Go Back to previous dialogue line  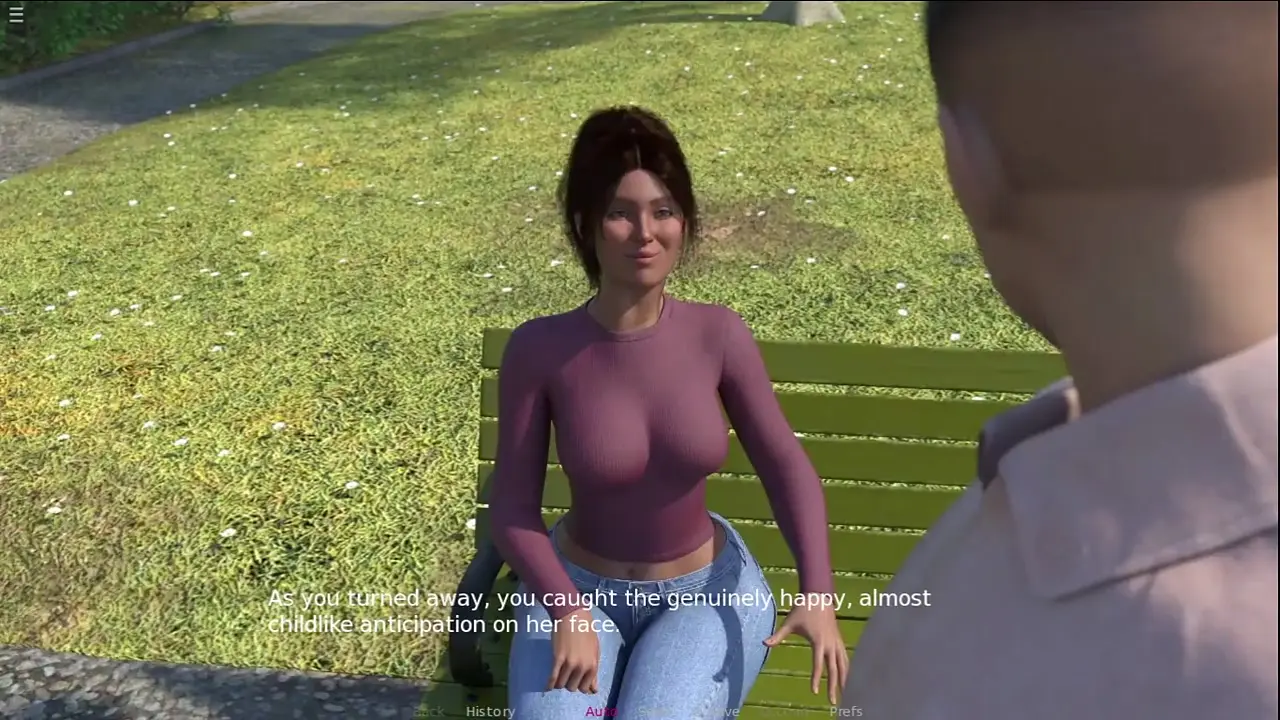[429, 711]
